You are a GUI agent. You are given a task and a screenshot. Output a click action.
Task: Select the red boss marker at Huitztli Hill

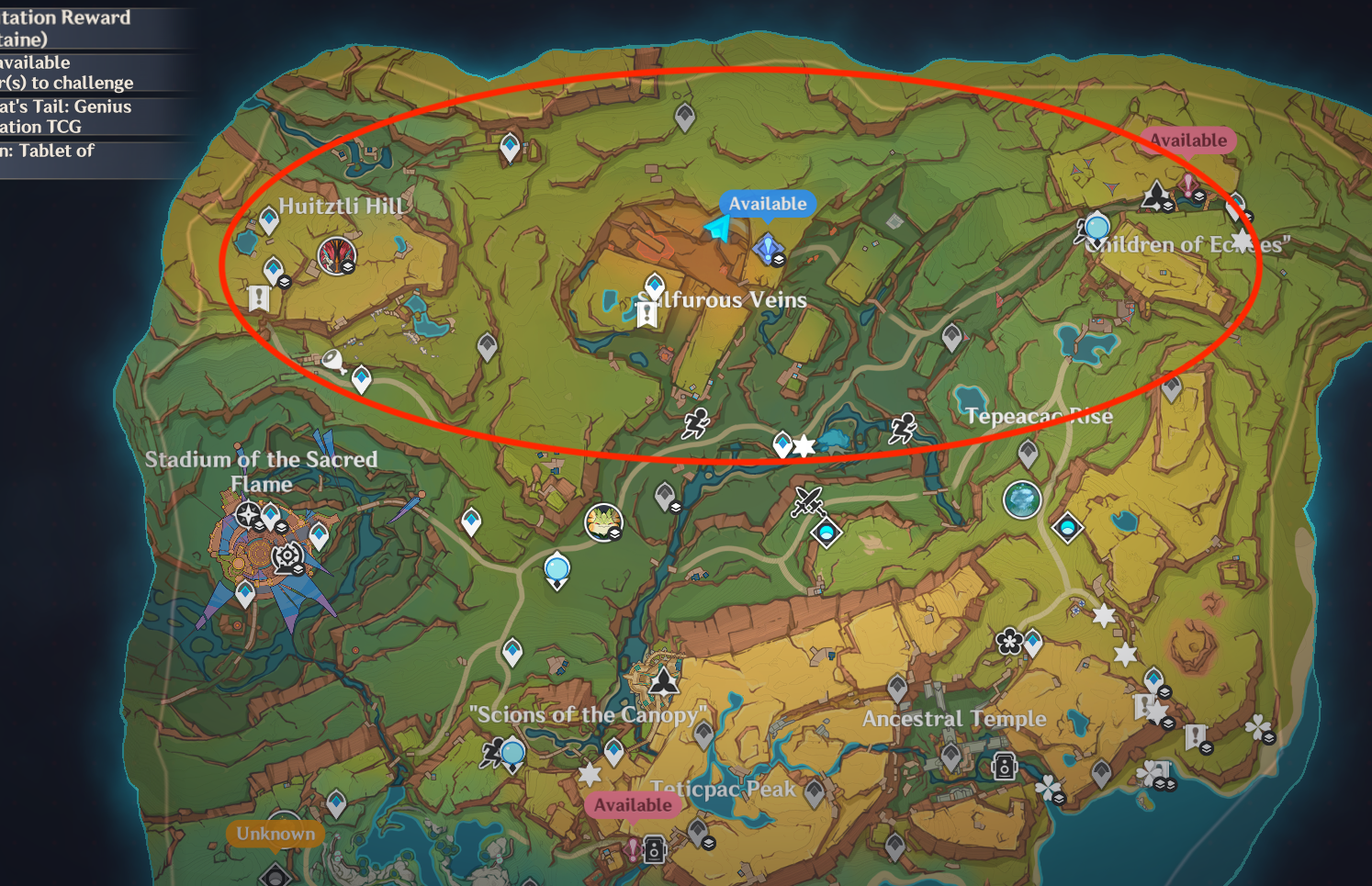click(335, 255)
